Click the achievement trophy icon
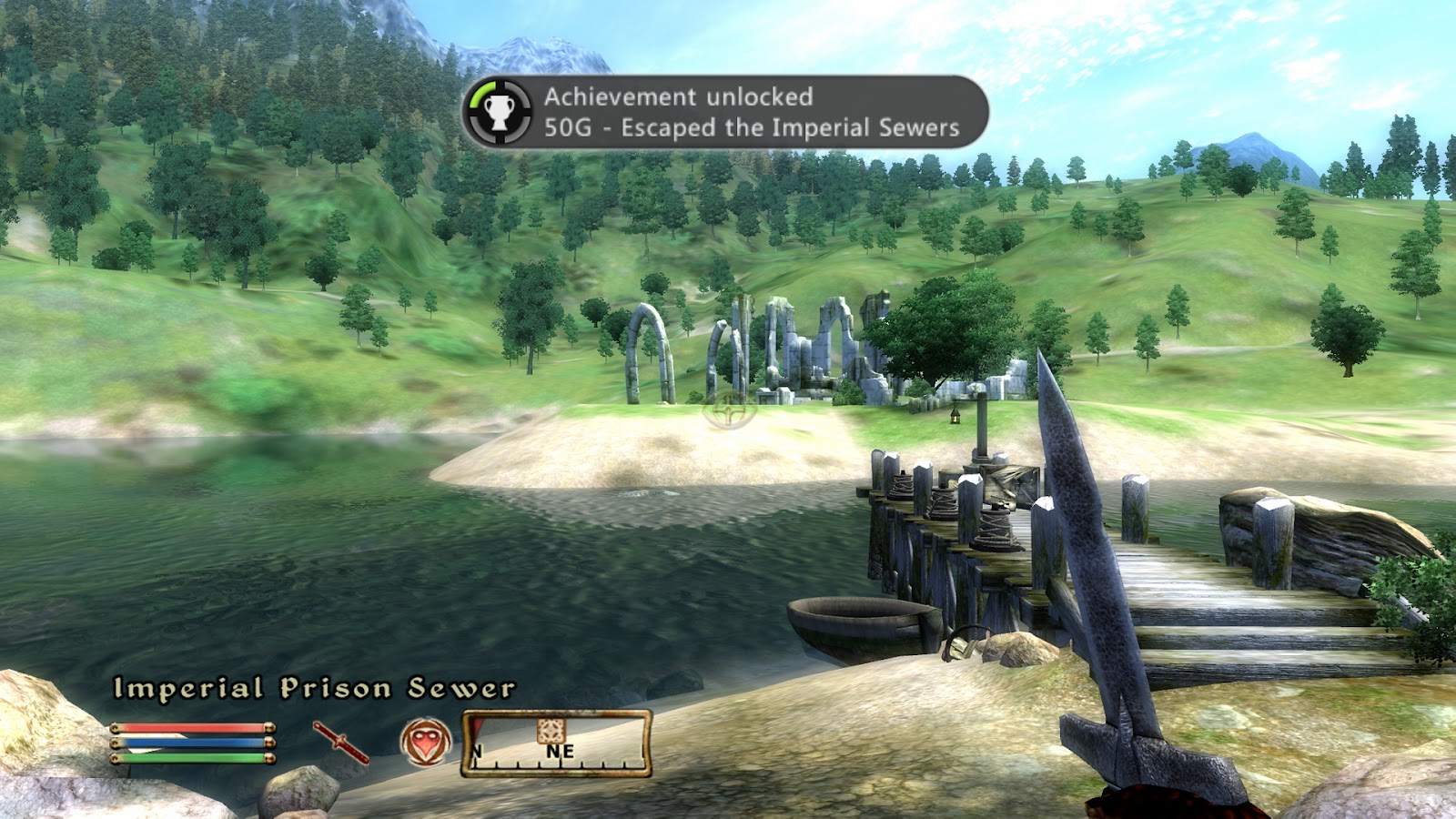This screenshot has width=1456, height=819. 498,112
